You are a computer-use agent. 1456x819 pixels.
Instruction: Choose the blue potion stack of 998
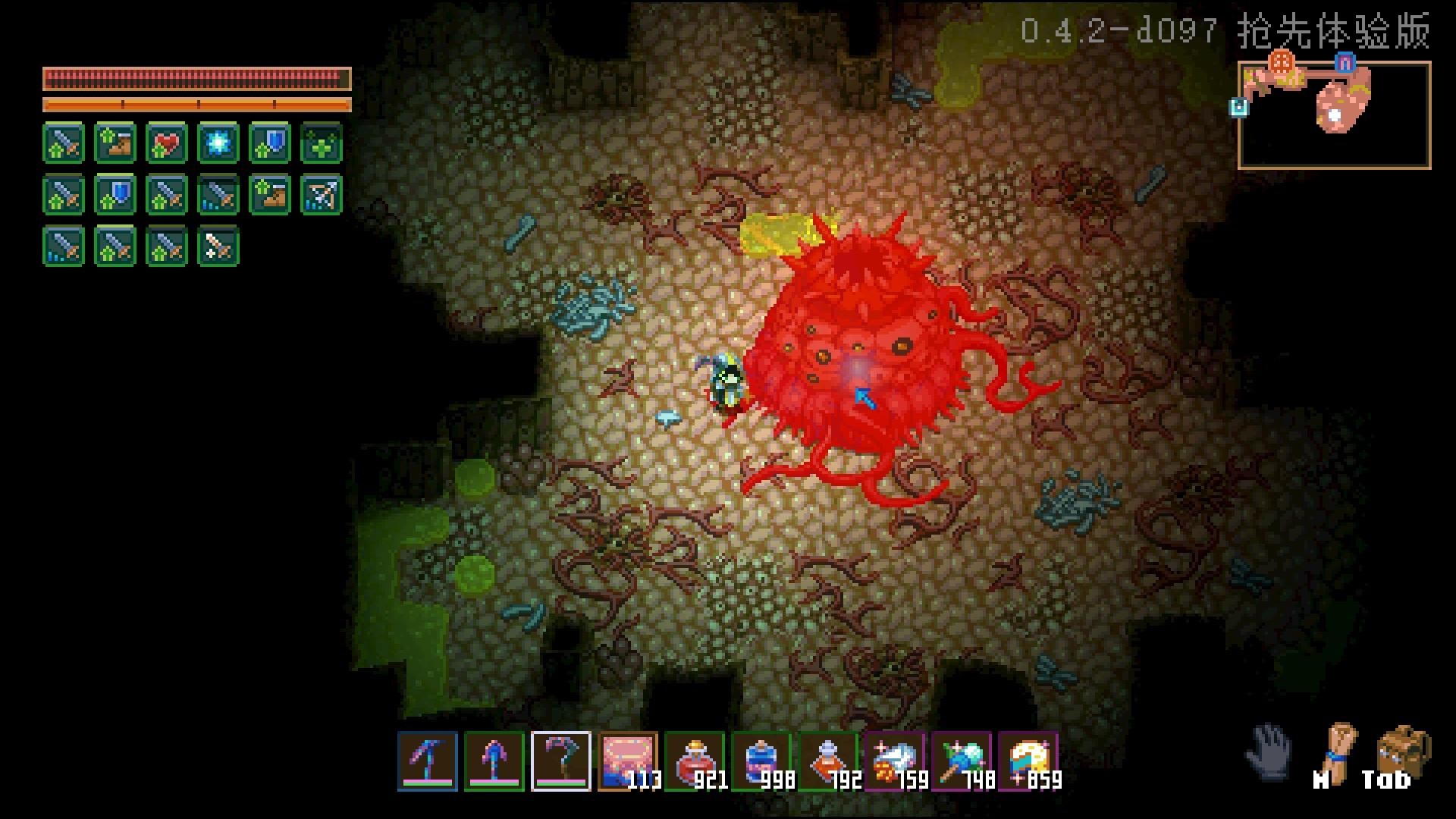pyautogui.click(x=761, y=761)
